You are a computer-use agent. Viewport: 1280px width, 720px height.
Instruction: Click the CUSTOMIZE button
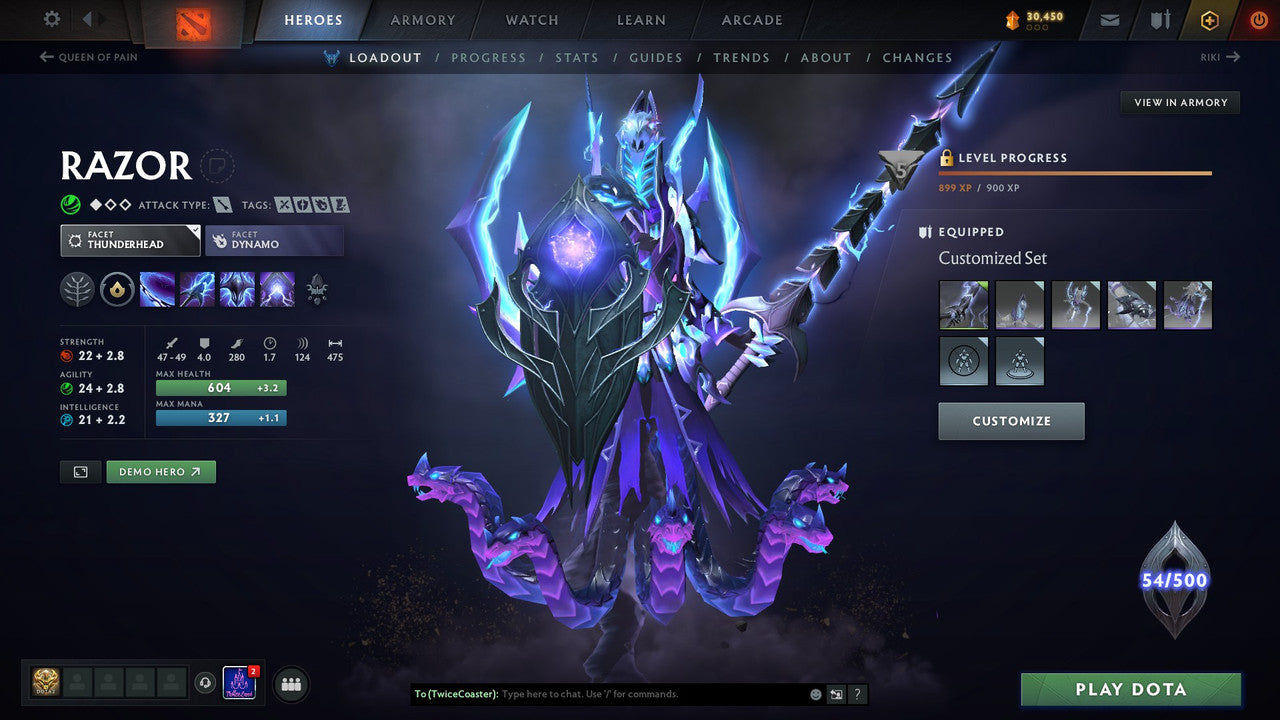(x=1010, y=421)
